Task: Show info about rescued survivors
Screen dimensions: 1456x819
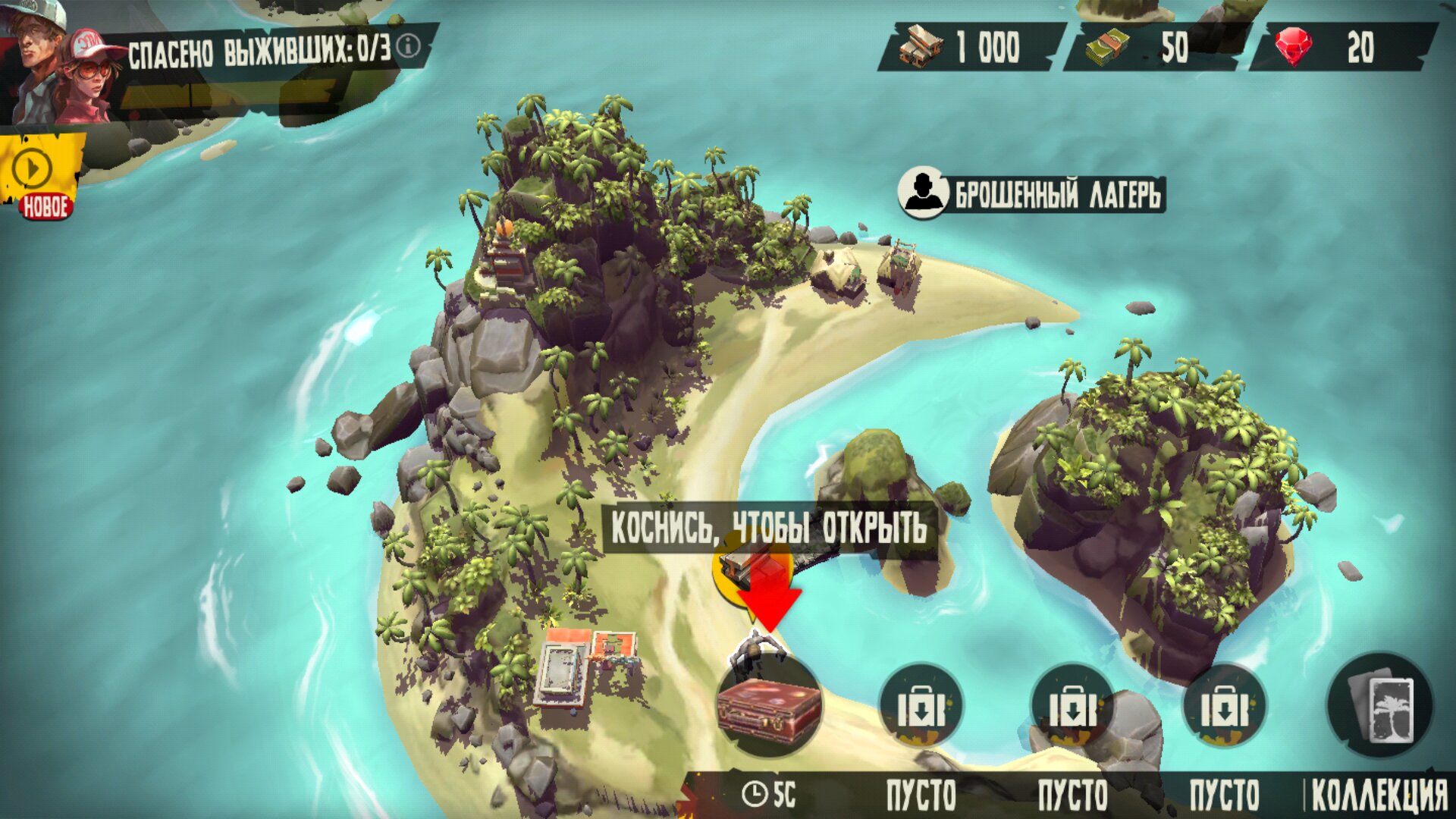Action: click(409, 46)
